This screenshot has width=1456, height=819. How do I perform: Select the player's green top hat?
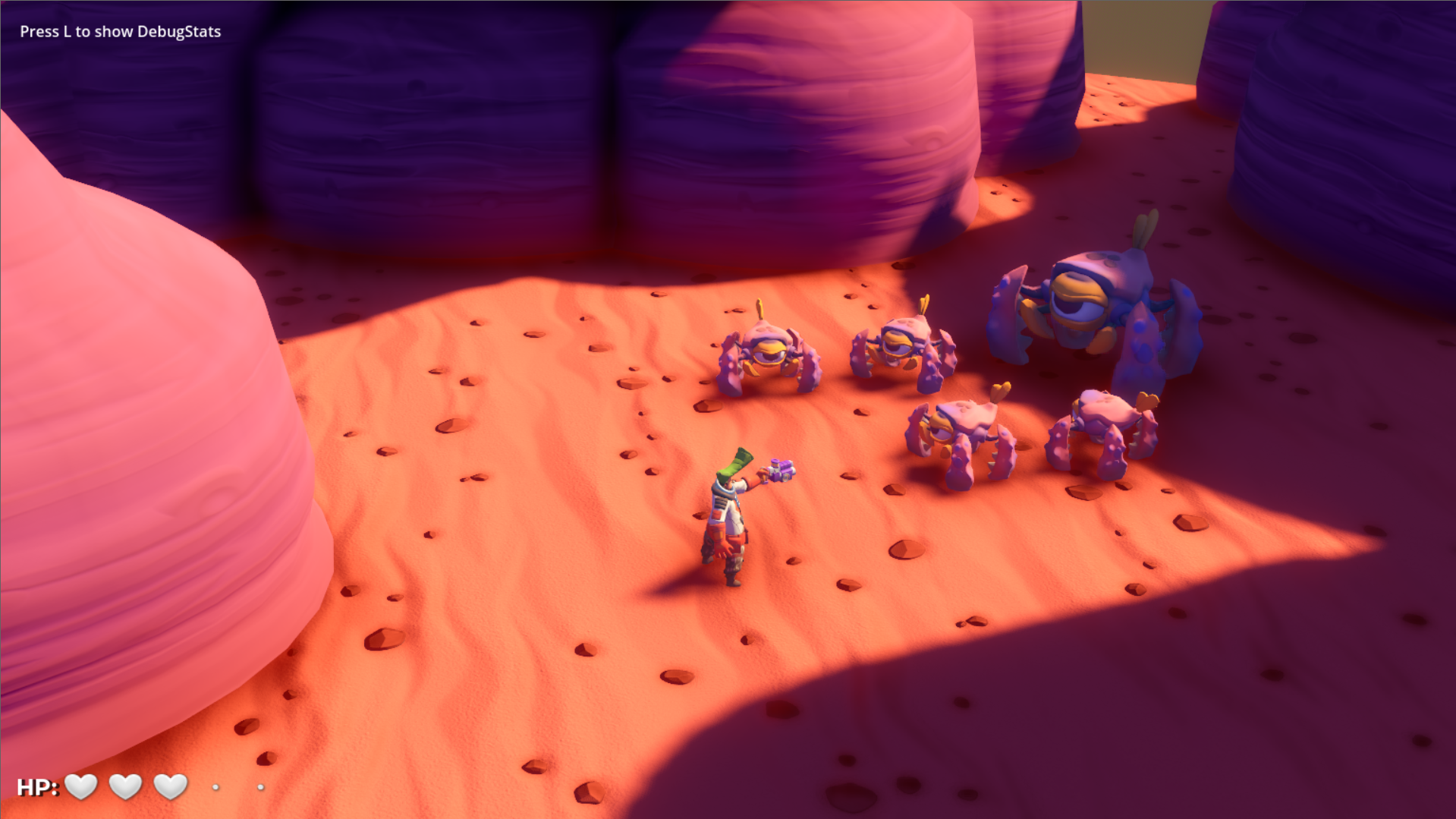pyautogui.click(x=734, y=463)
